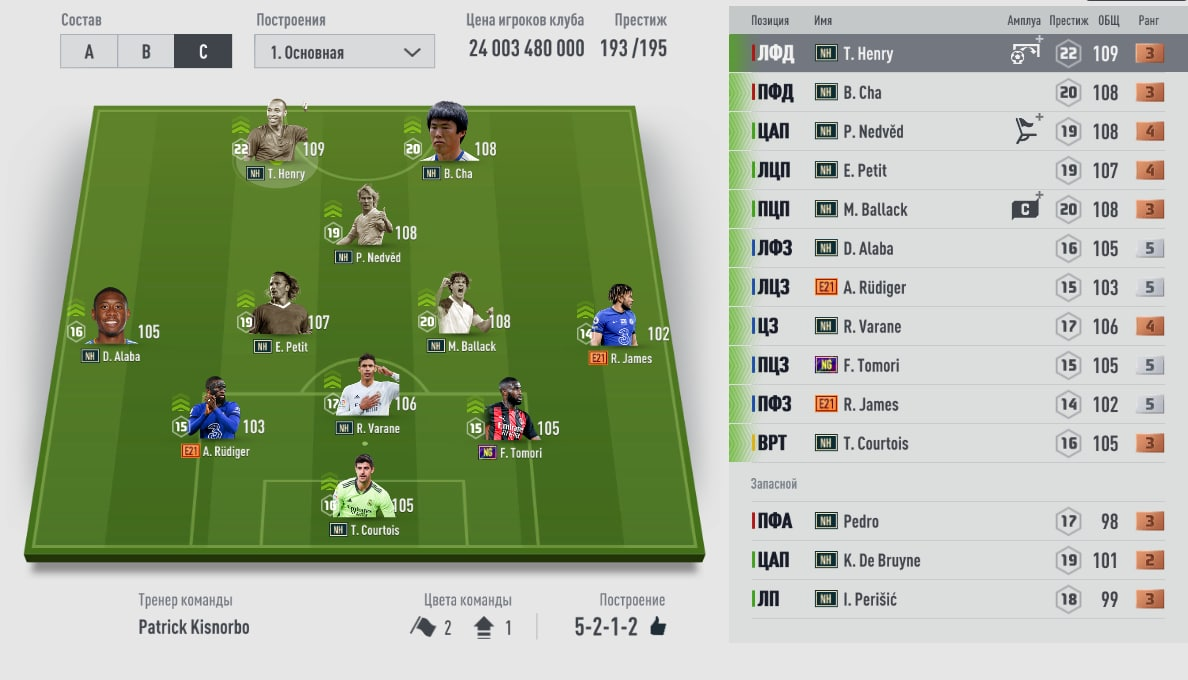Pick M. Ballack from the lineup list

click(957, 210)
